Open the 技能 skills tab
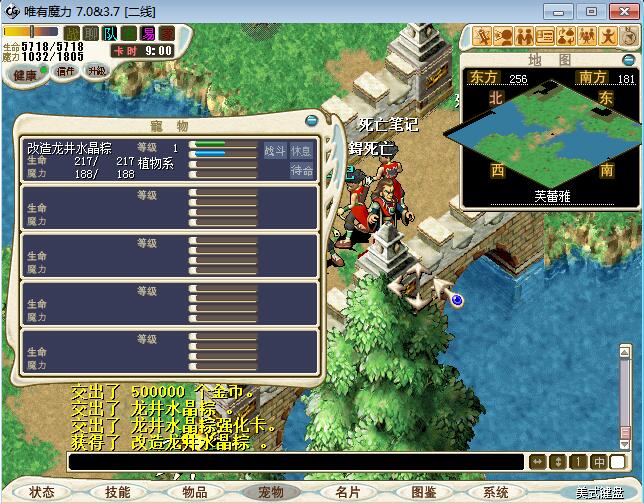The width and height of the screenshot is (644, 503). pyautogui.click(x=117, y=492)
